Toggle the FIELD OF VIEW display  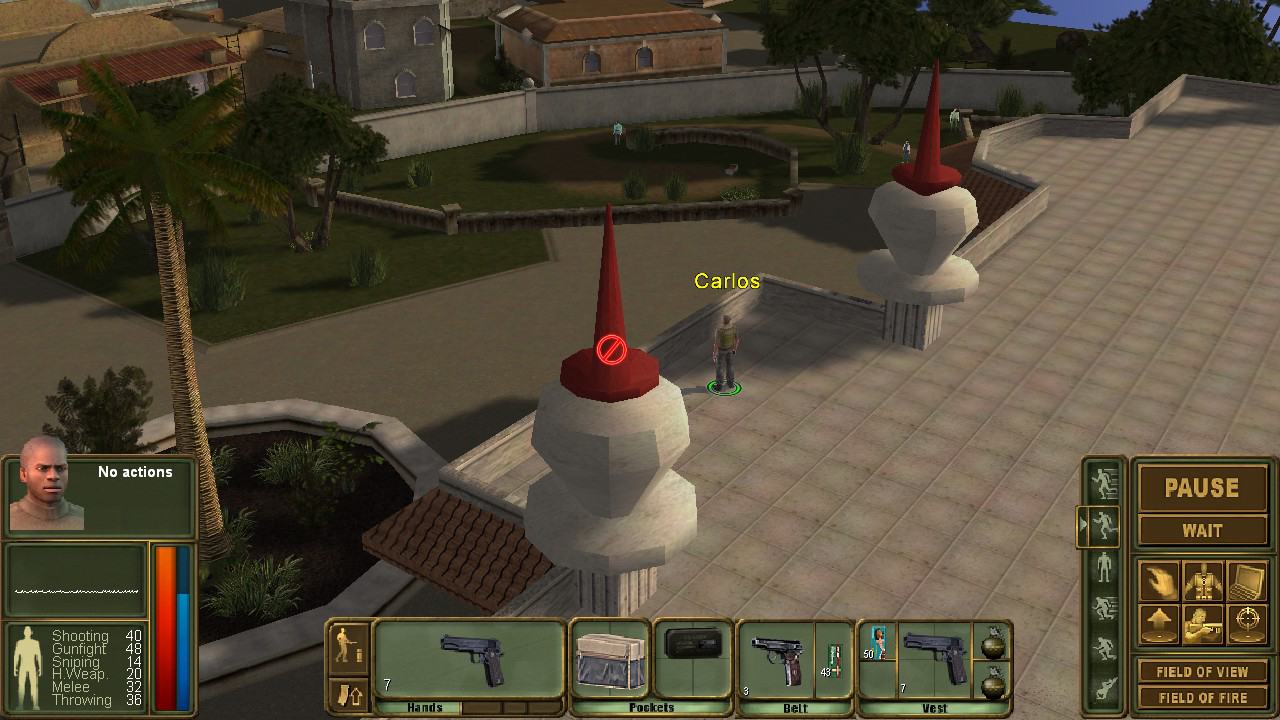1202,672
